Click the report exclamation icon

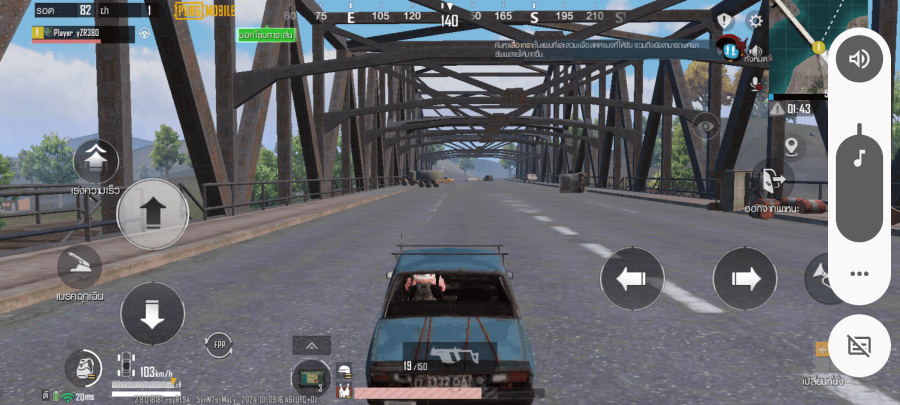coord(725,20)
